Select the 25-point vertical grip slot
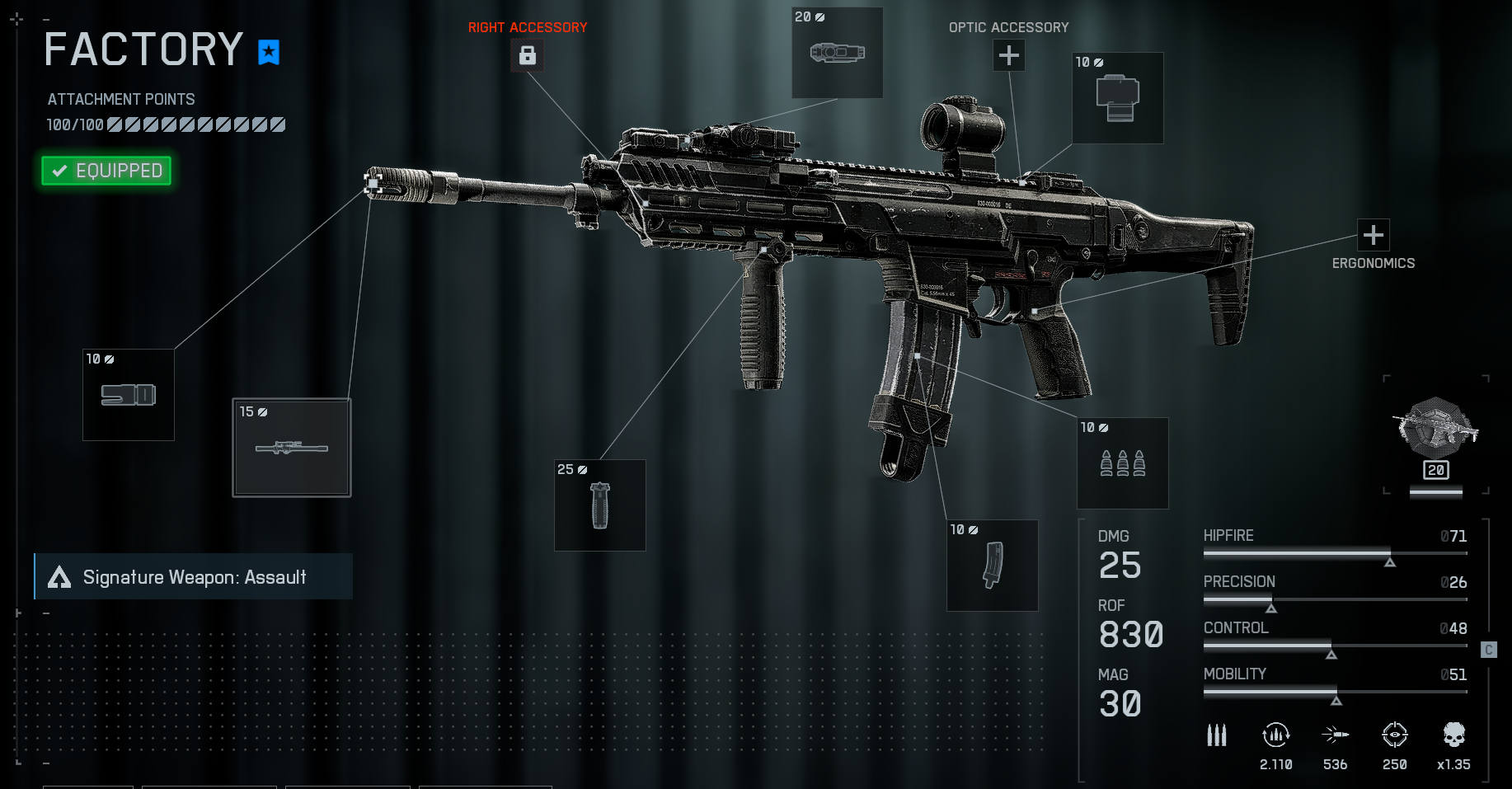The image size is (1512, 789). pos(599,505)
